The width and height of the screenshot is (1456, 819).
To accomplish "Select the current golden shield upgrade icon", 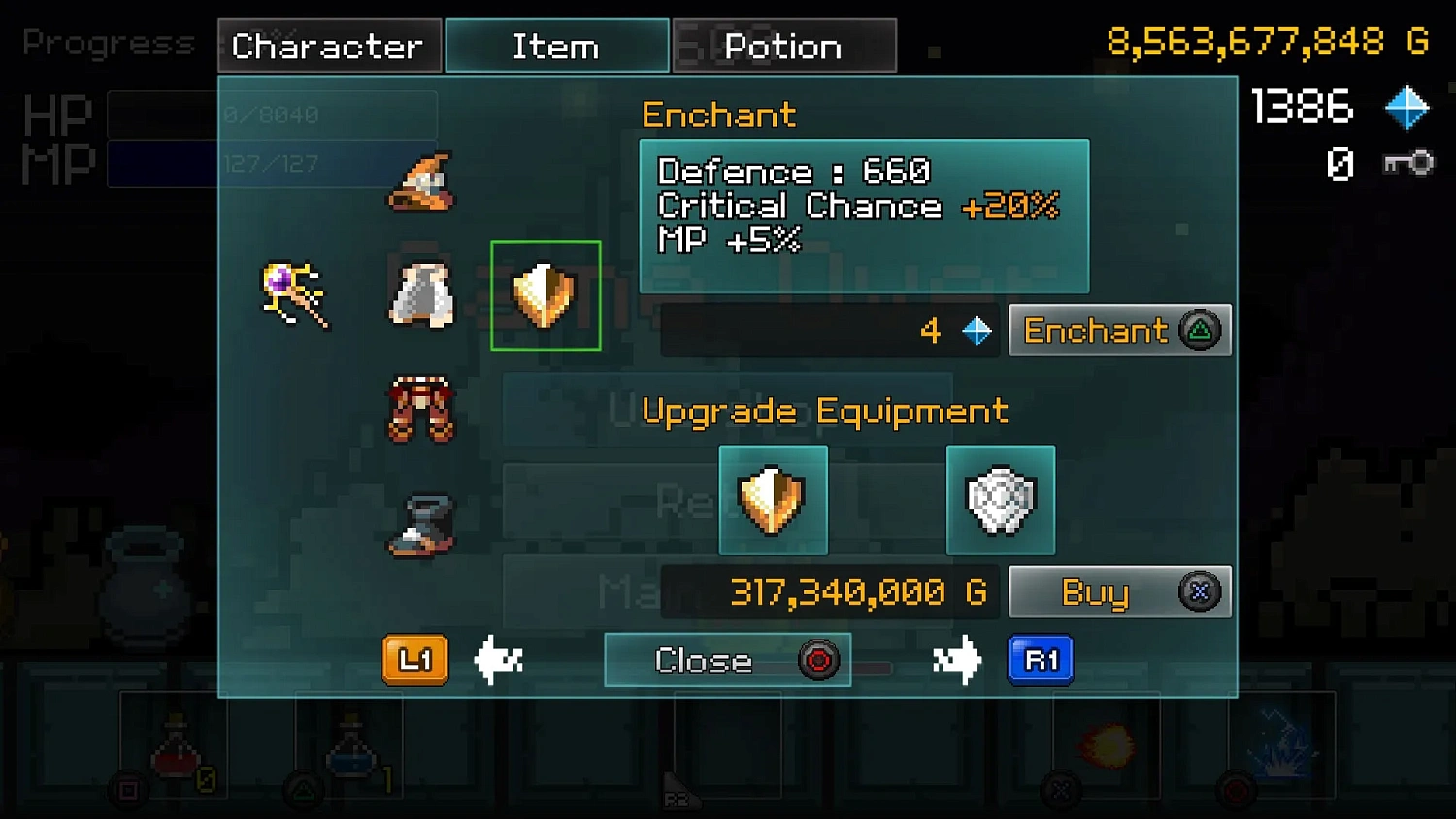I will coord(773,501).
